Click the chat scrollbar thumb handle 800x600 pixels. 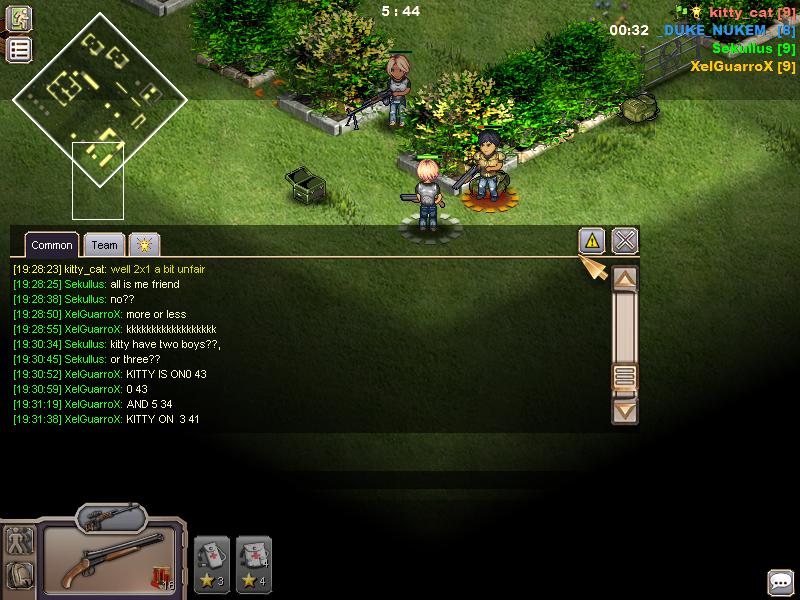(x=625, y=377)
